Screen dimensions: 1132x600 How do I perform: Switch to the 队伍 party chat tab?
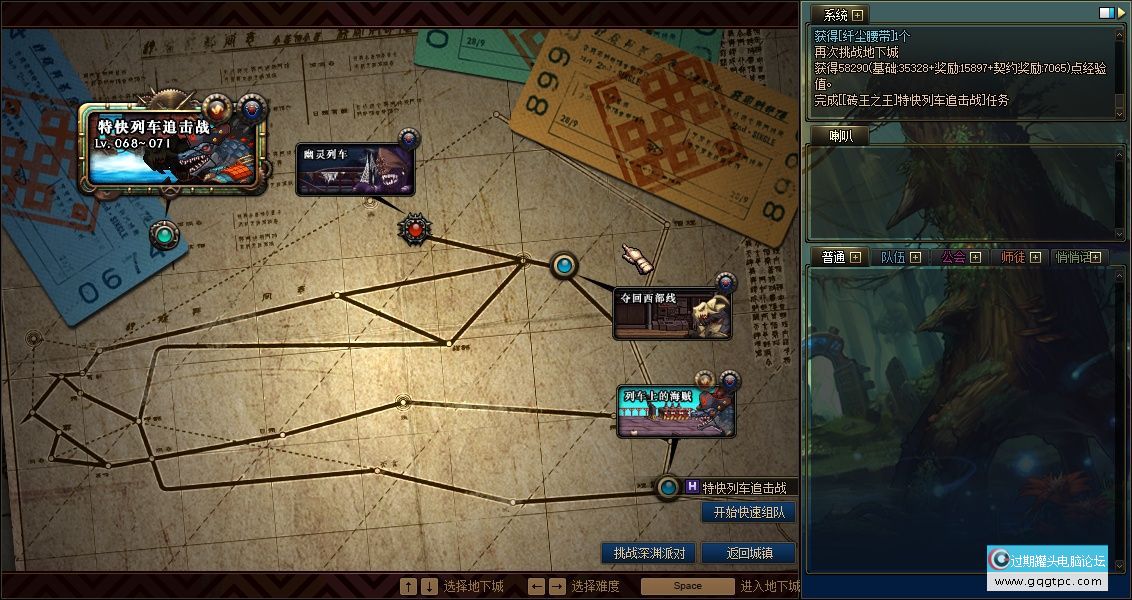click(x=893, y=257)
